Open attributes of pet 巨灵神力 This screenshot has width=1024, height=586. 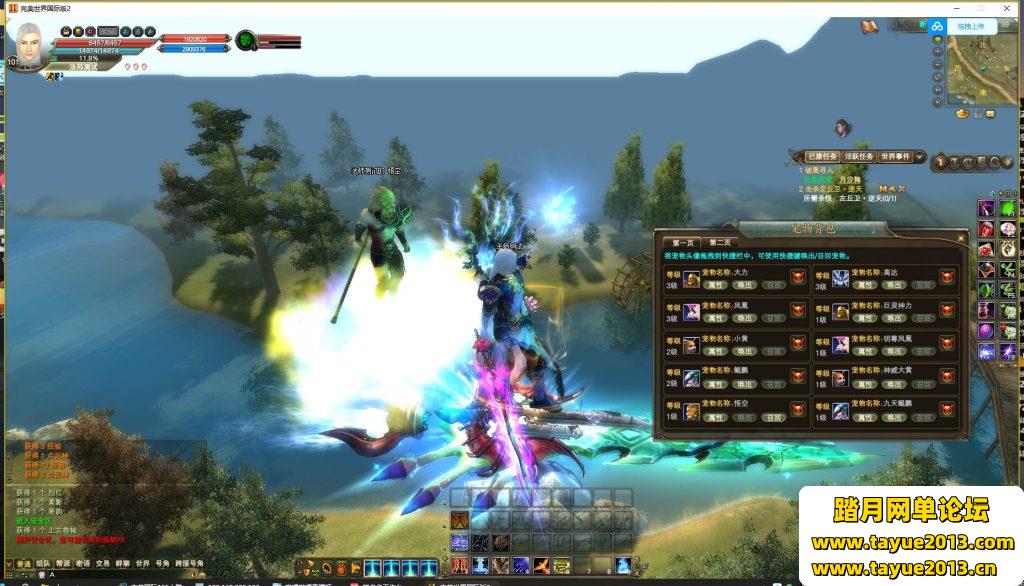866,317
